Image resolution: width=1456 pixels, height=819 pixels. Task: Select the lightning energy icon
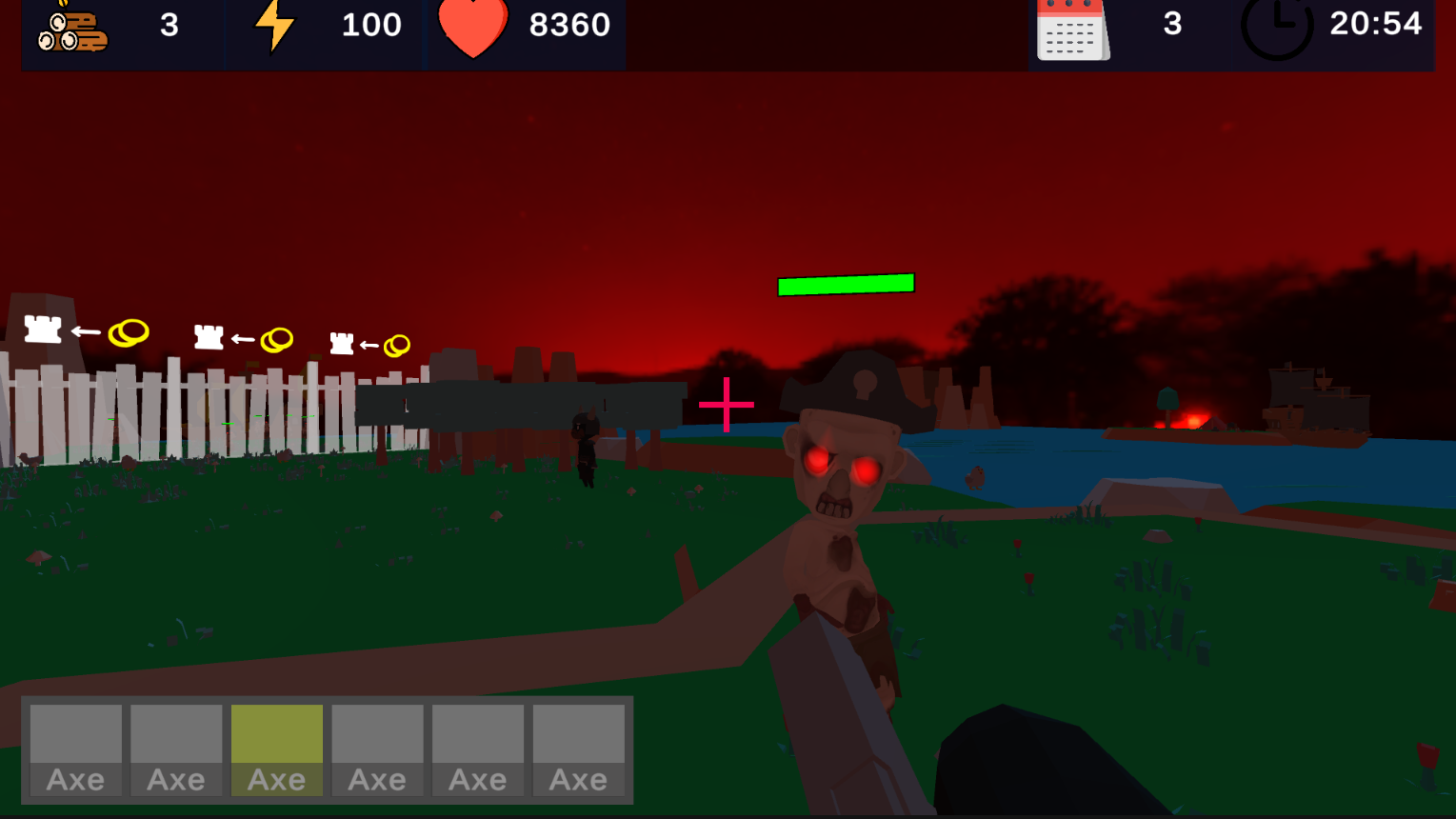click(x=275, y=26)
